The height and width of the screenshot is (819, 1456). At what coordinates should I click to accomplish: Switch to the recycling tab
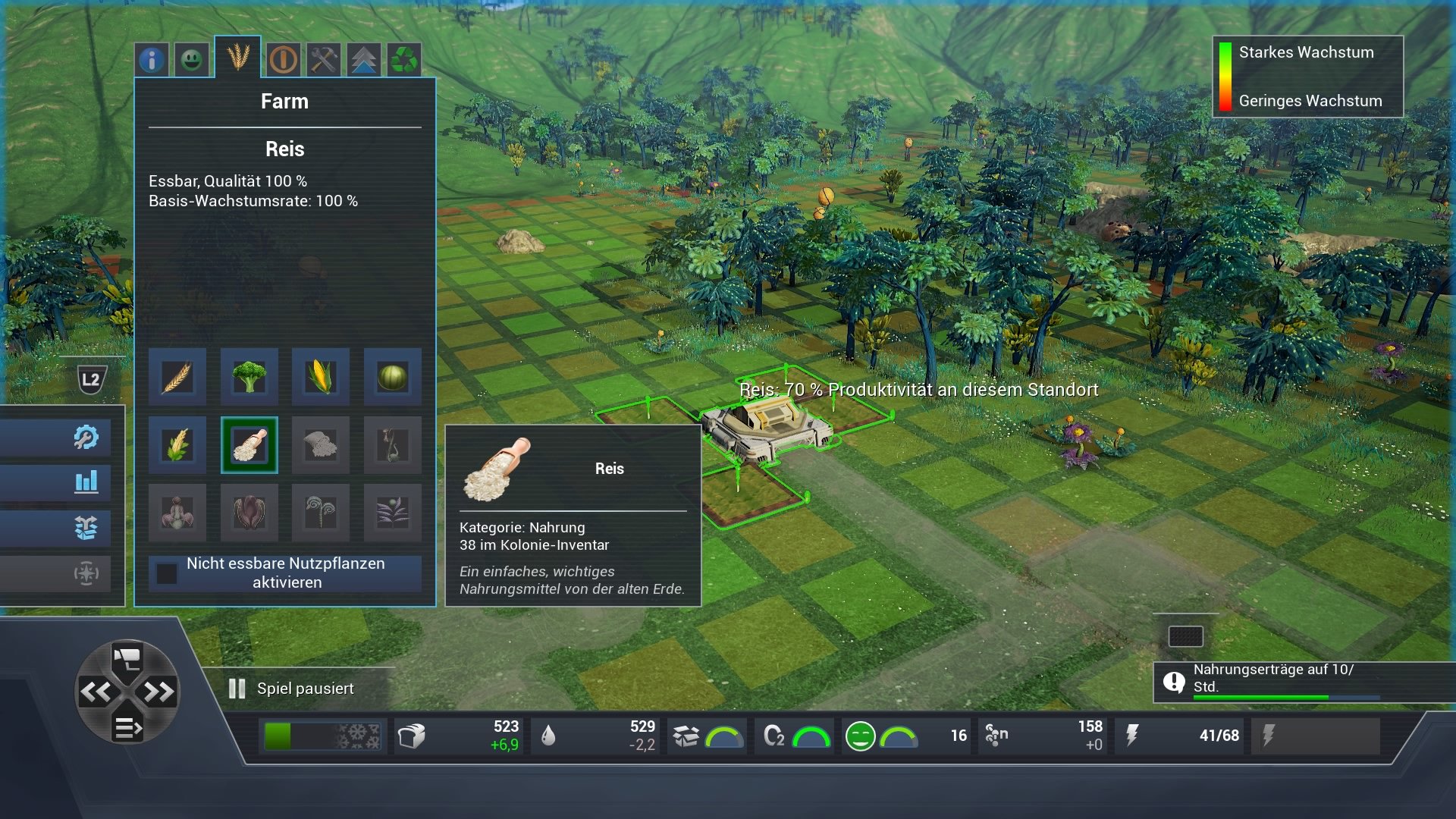click(x=405, y=60)
